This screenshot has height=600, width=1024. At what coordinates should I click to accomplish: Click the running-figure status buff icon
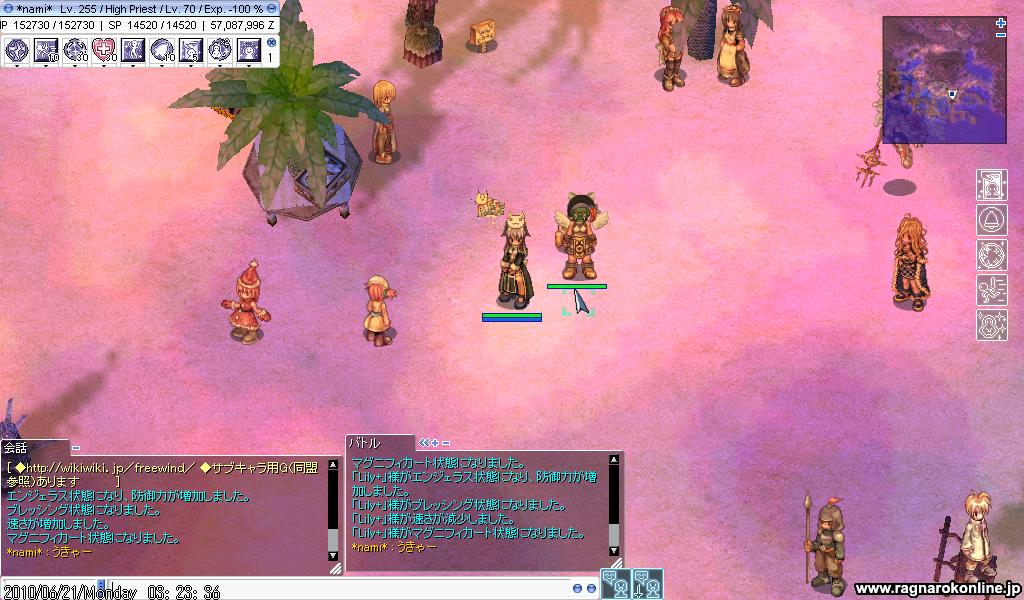(991, 290)
